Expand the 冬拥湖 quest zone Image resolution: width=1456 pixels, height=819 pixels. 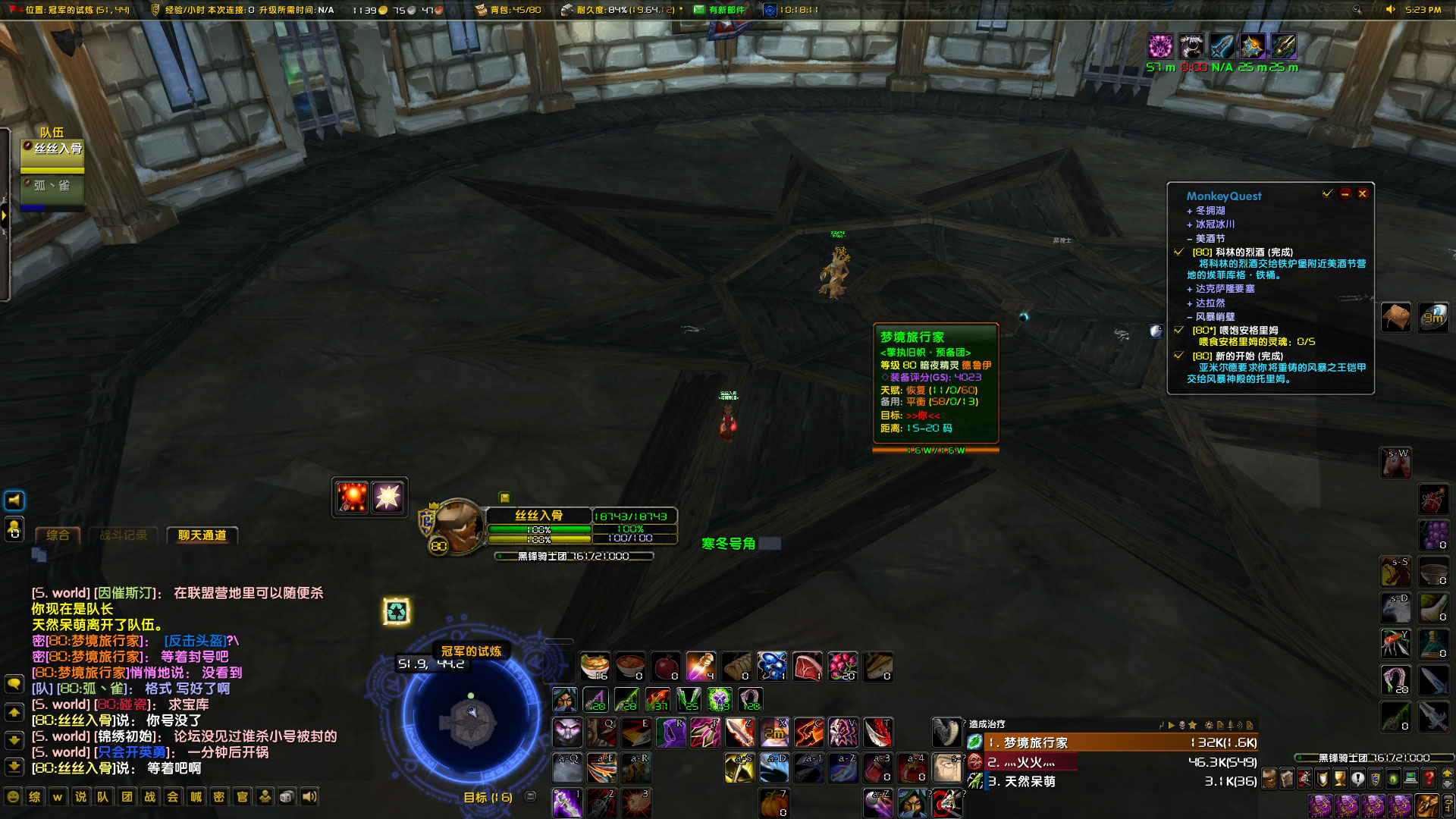[x=1189, y=210]
